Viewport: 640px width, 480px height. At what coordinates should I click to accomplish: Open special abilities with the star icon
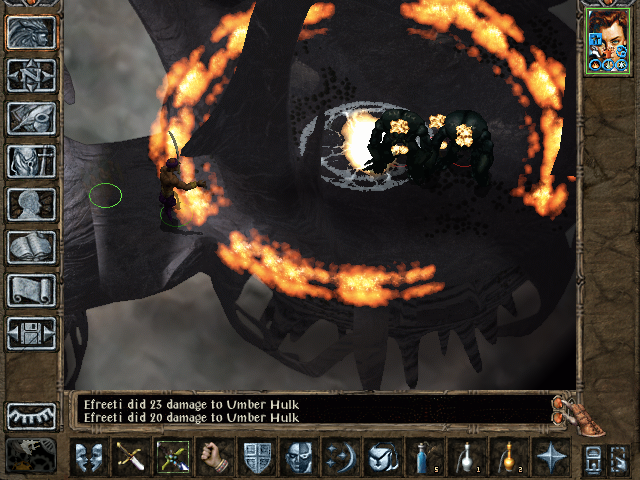click(551, 459)
